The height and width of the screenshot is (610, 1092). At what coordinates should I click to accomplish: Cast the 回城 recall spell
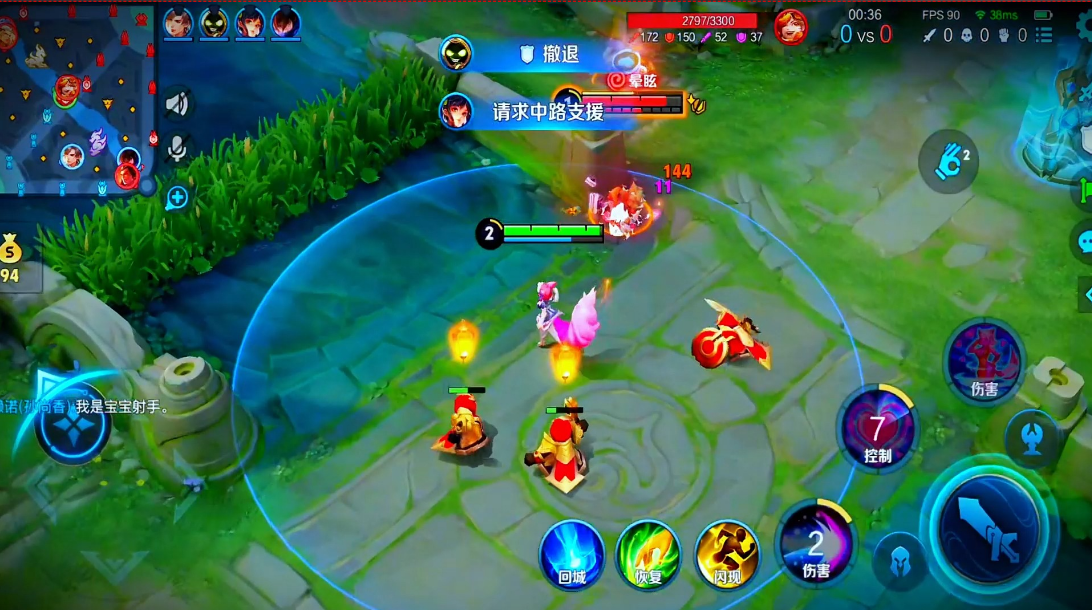[x=572, y=553]
